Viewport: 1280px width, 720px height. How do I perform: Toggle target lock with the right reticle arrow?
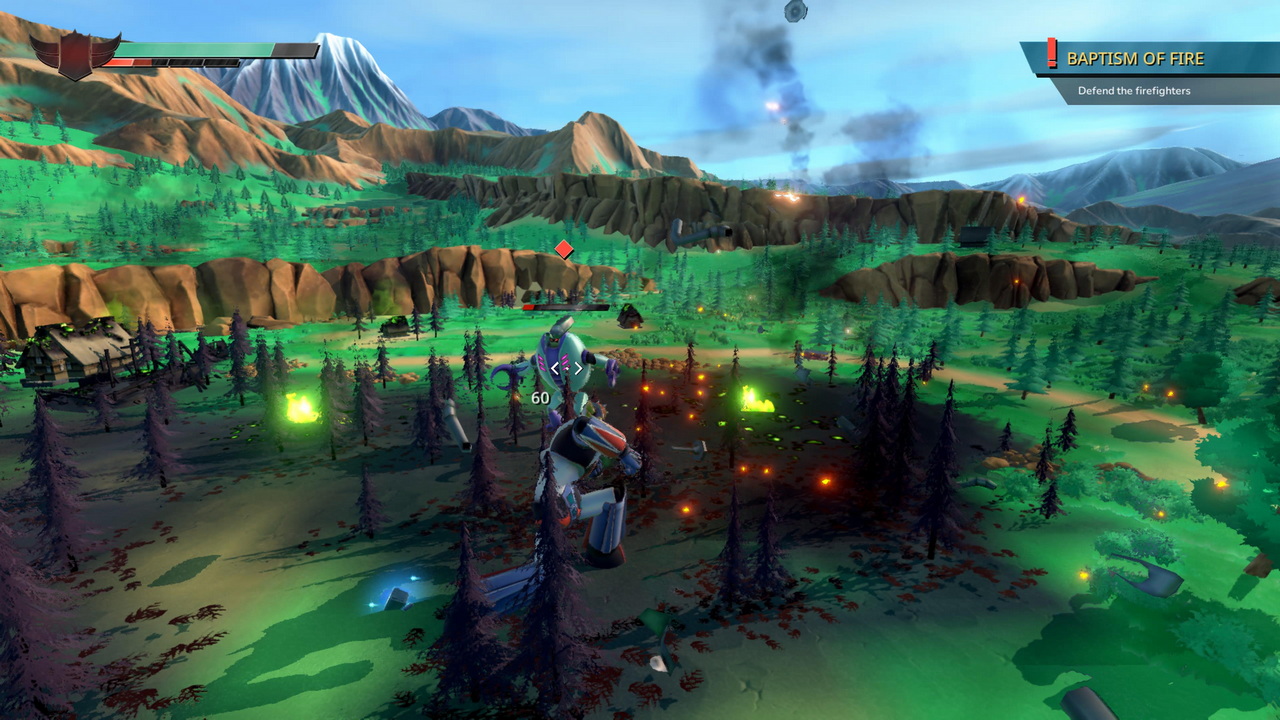click(578, 368)
